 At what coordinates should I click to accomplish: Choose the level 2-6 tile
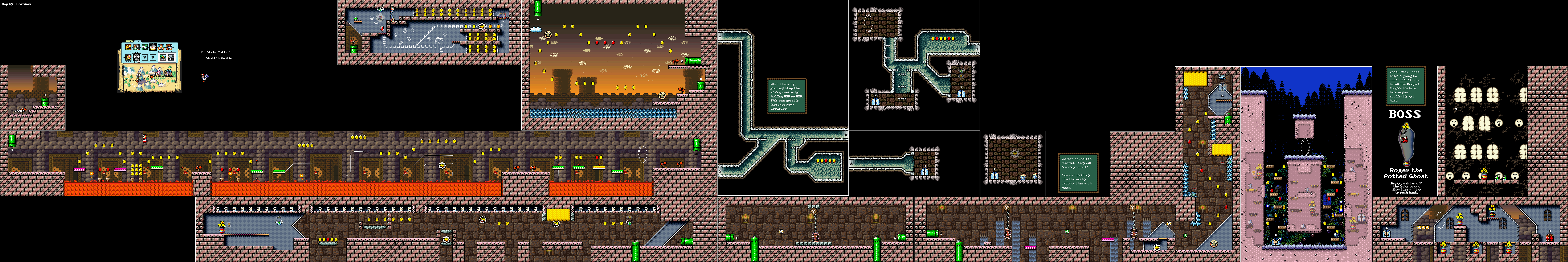(x=169, y=47)
